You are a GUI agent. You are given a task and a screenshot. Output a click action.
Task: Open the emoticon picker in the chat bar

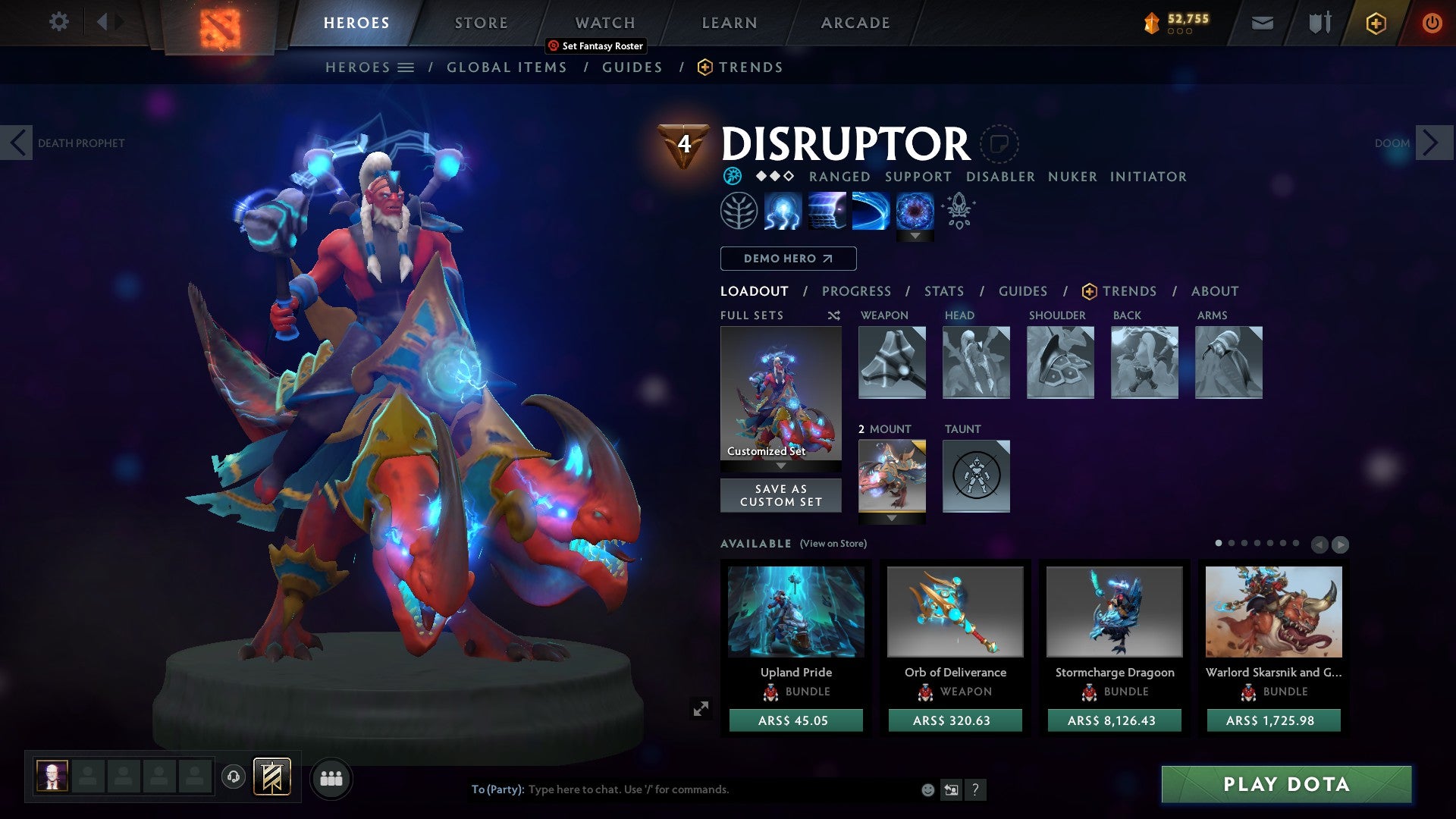point(927,789)
